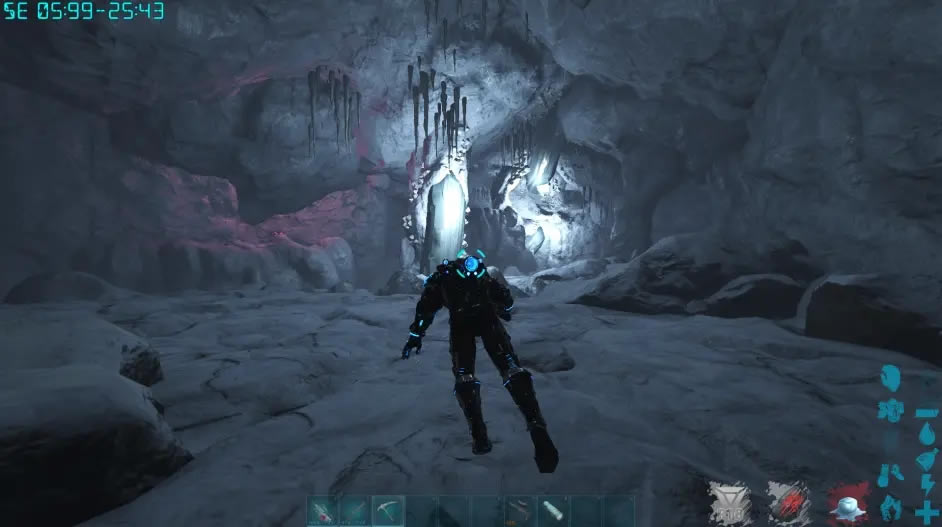The width and height of the screenshot is (942, 527).
Task: Click the red claw-mark status icon
Action: tap(787, 500)
